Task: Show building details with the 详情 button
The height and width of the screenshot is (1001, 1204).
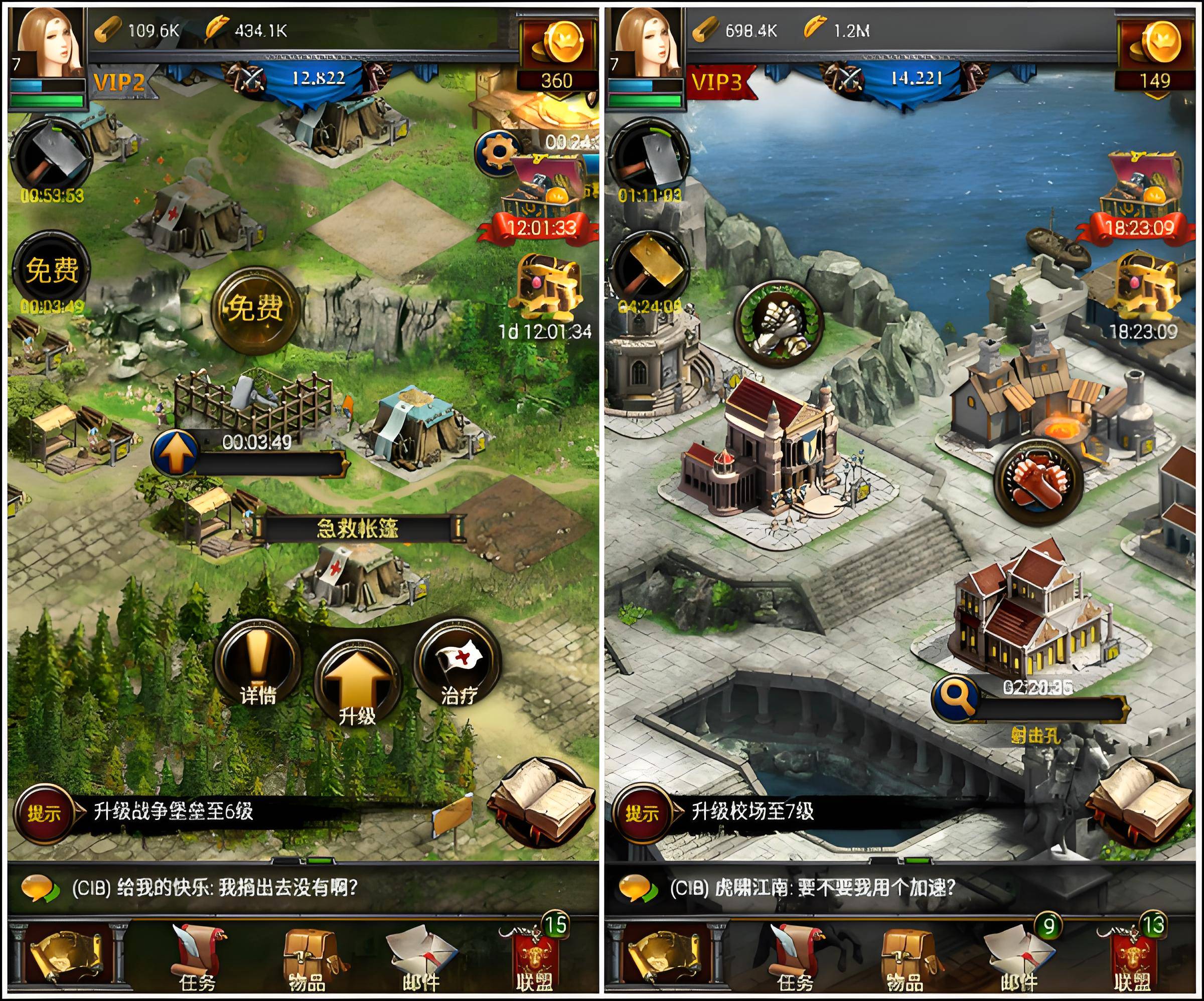Action: coord(258,665)
